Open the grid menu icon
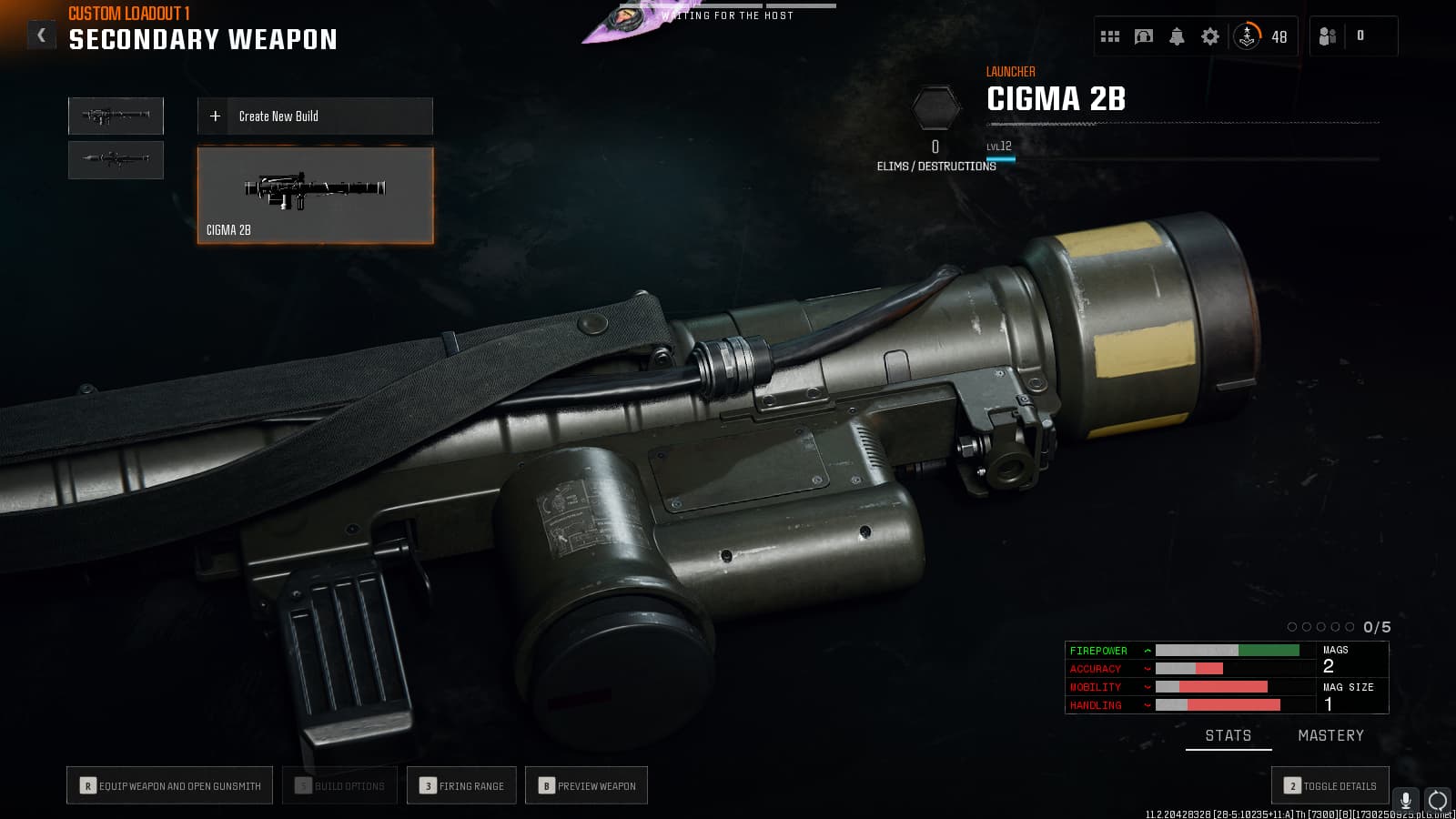1456x819 pixels. [1110, 36]
